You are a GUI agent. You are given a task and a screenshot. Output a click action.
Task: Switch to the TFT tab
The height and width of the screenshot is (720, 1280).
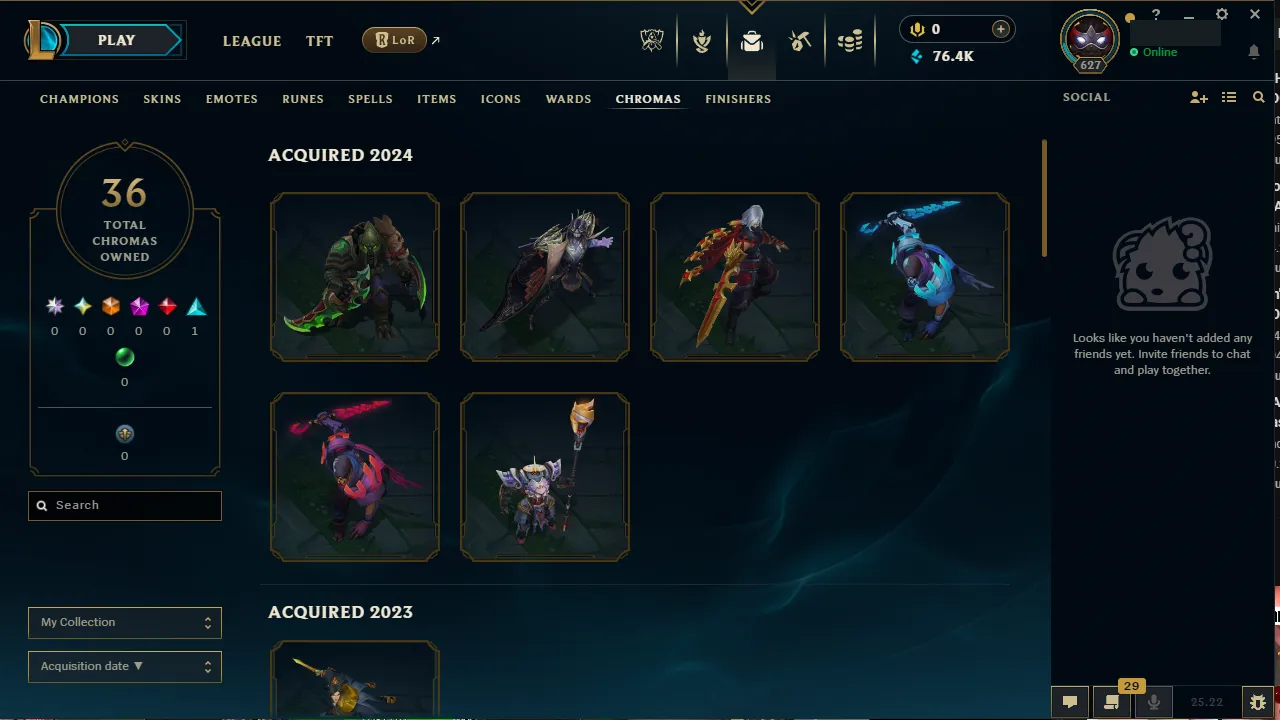[x=319, y=41]
